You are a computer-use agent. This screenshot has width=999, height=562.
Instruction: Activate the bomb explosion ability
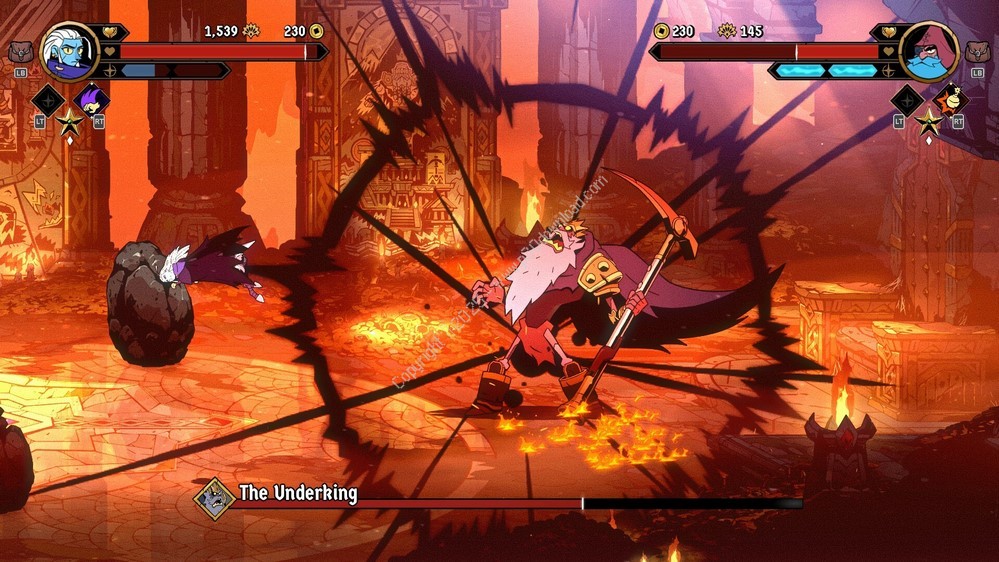[950, 100]
